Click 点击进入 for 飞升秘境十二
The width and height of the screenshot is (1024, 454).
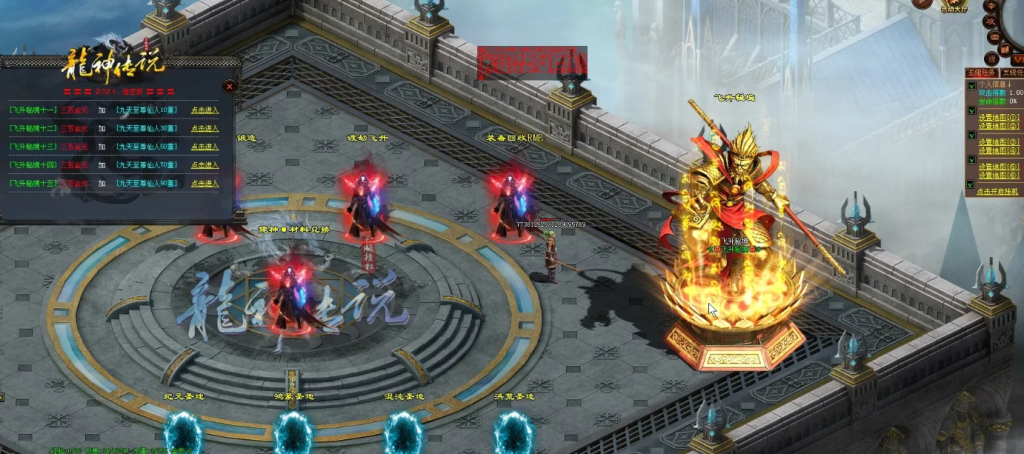click(205, 128)
